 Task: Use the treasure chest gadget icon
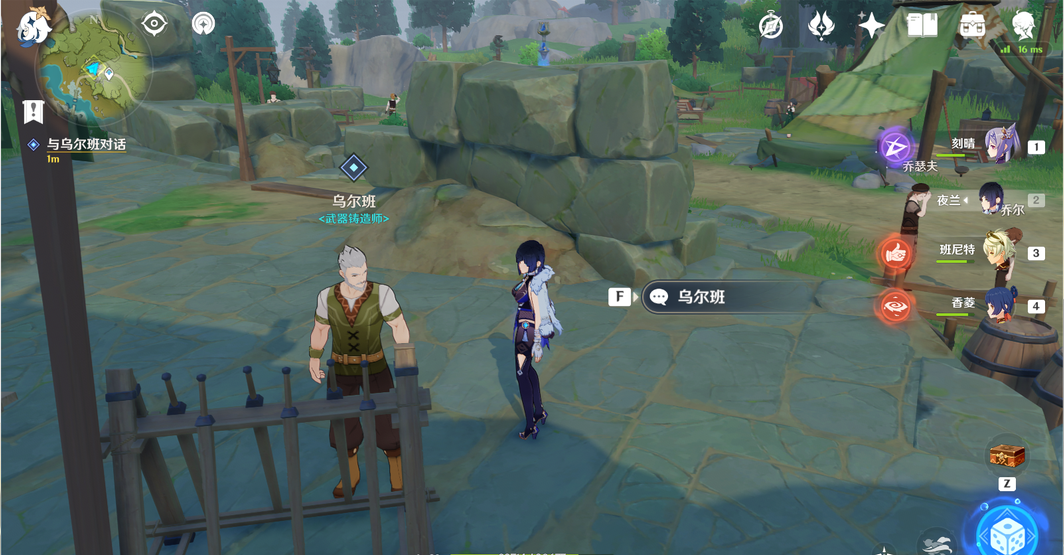(x=1007, y=457)
